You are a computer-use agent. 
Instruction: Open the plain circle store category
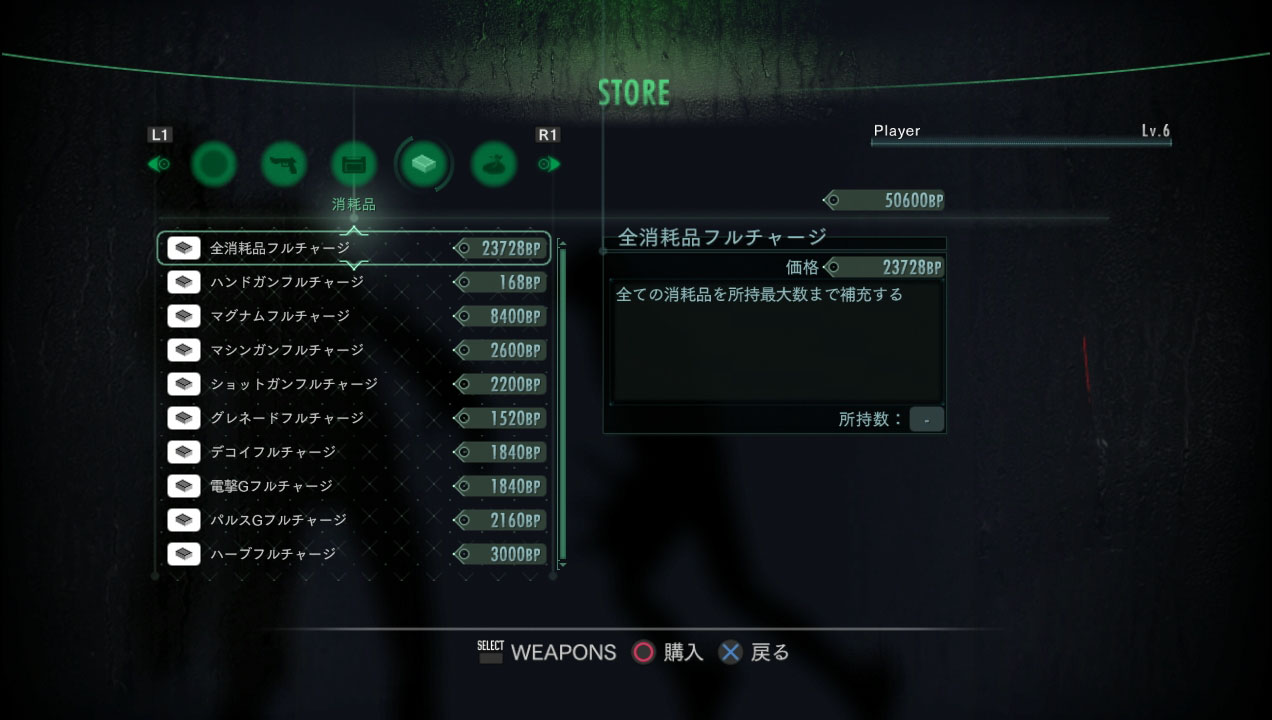click(x=214, y=164)
